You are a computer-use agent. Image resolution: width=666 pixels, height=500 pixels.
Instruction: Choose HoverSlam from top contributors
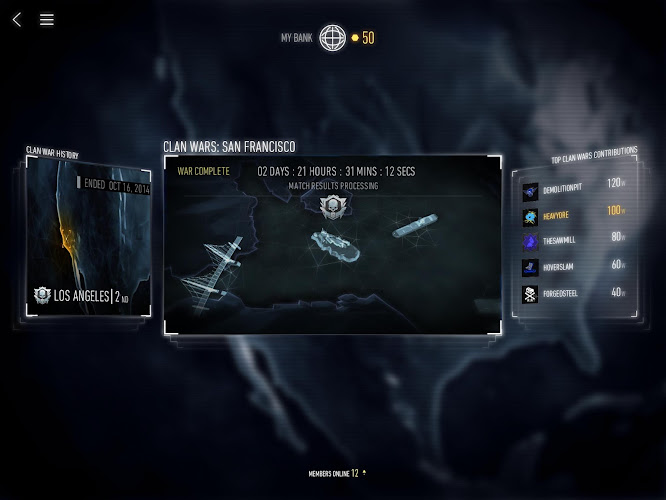[x=573, y=267]
